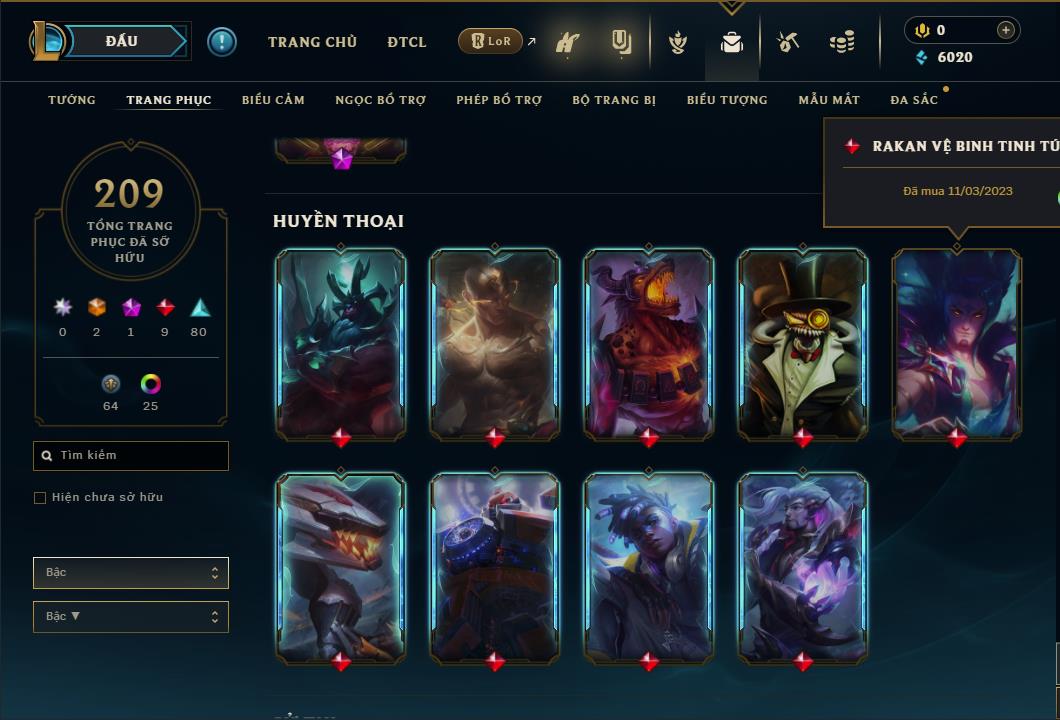Switch to the BIỂU TƯỢNG tab
Image resolution: width=1060 pixels, height=720 pixels.
[727, 100]
